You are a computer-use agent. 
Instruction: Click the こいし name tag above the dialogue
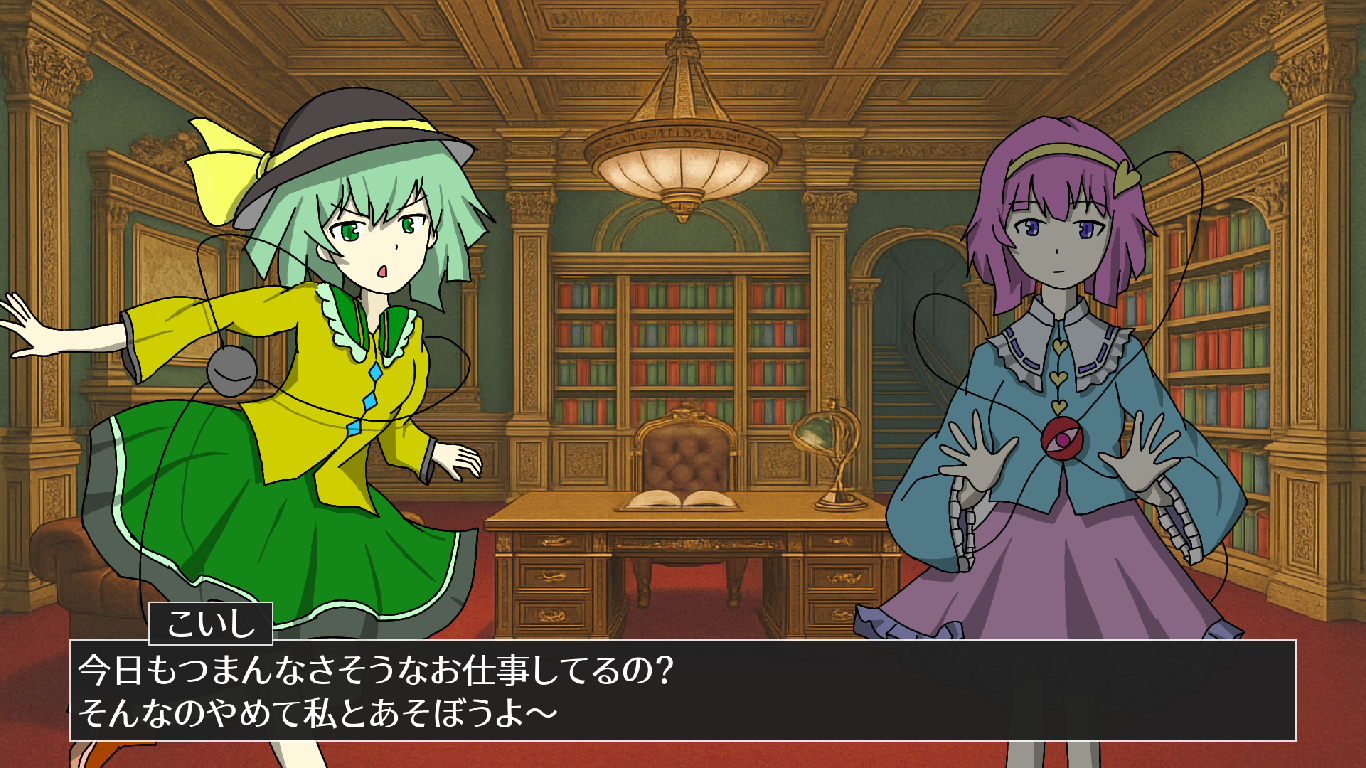pos(210,622)
